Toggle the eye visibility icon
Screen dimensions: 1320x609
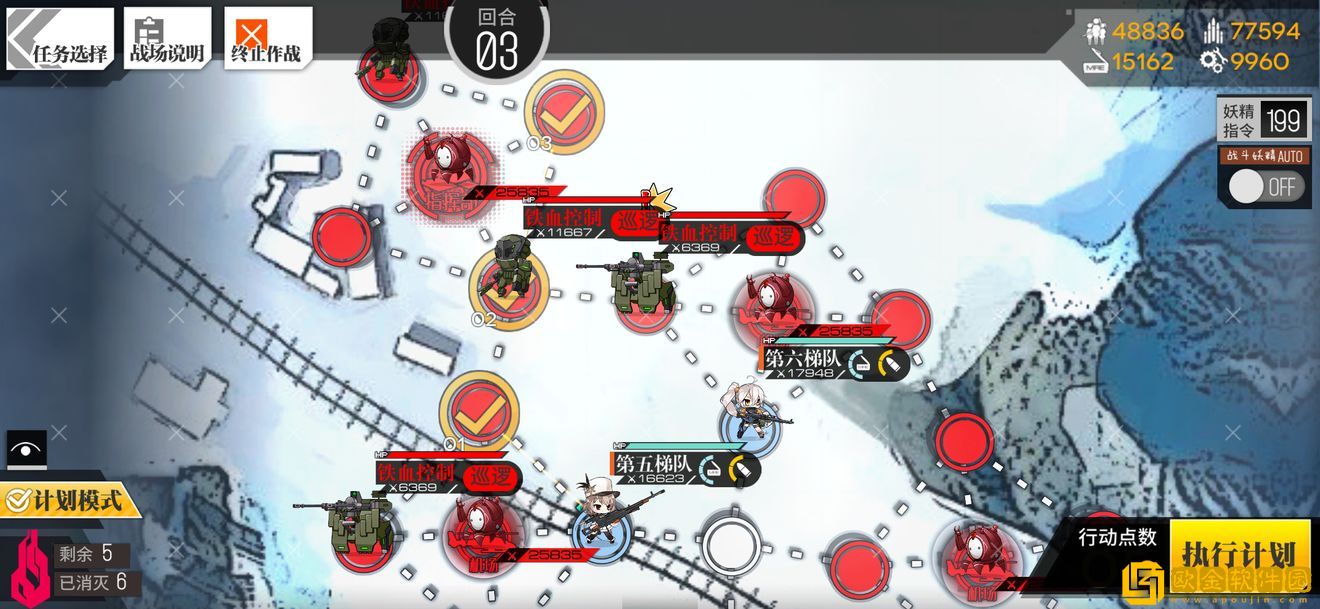click(x=26, y=449)
